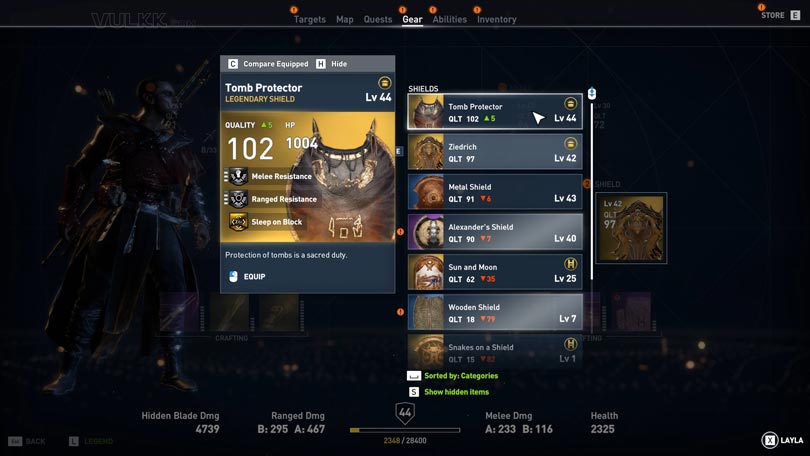This screenshot has width=810, height=456.
Task: Choose the Ziedrich shield
Action: 495,152
